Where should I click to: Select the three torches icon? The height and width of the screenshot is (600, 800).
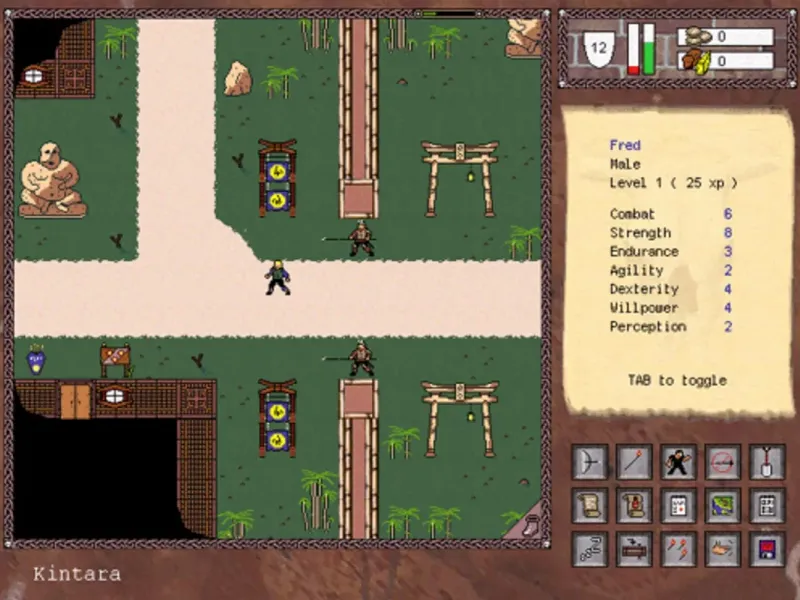tap(678, 548)
